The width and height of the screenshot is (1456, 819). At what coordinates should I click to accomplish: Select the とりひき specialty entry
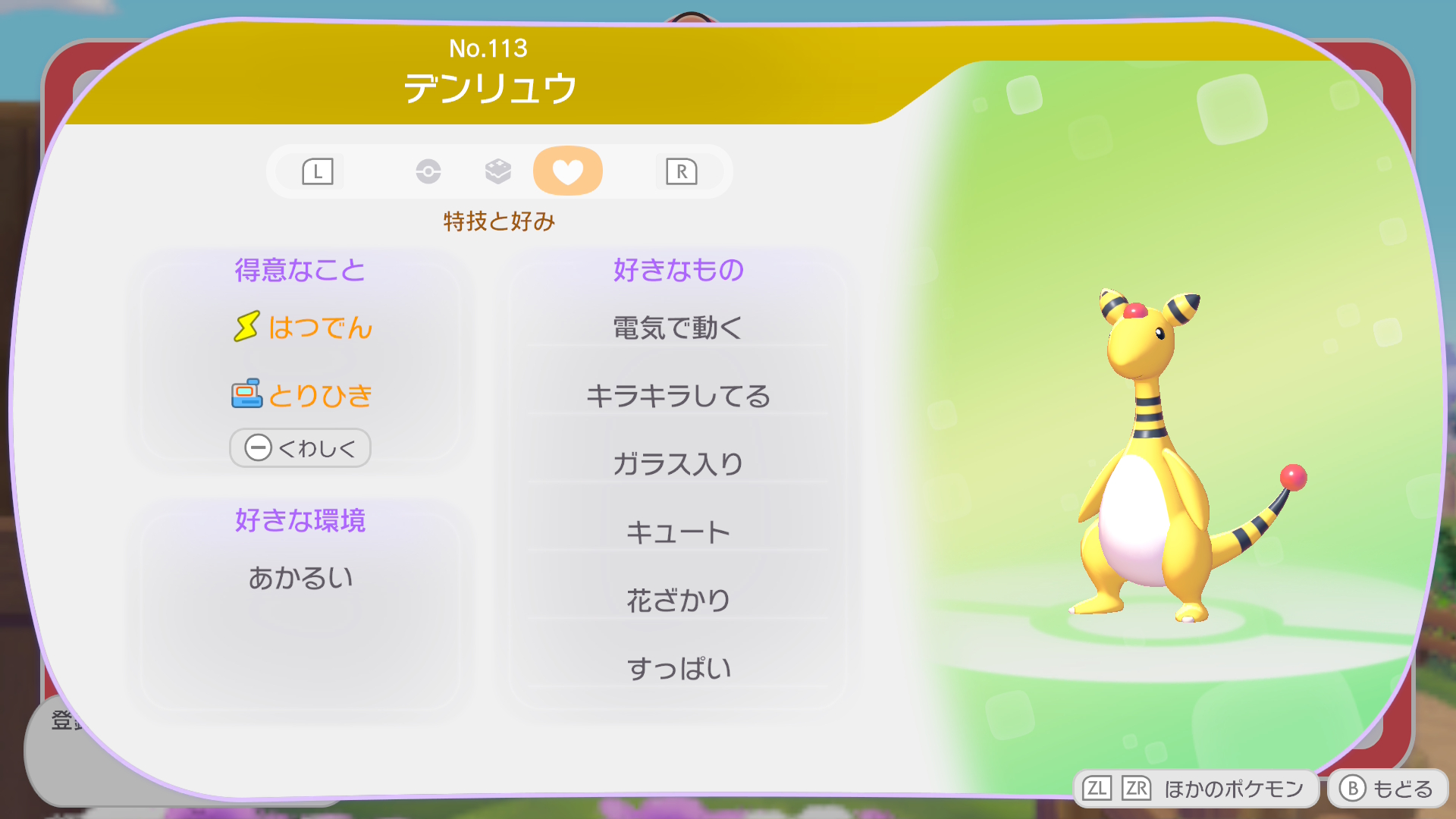tap(302, 395)
